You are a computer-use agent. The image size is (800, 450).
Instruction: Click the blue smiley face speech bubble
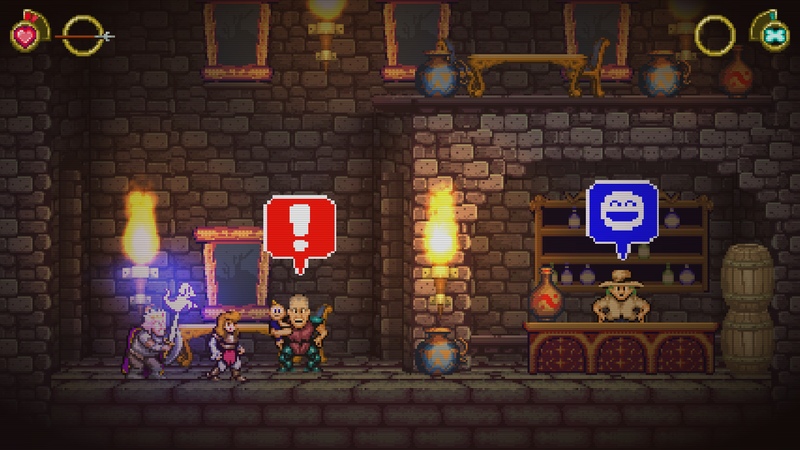coord(621,212)
